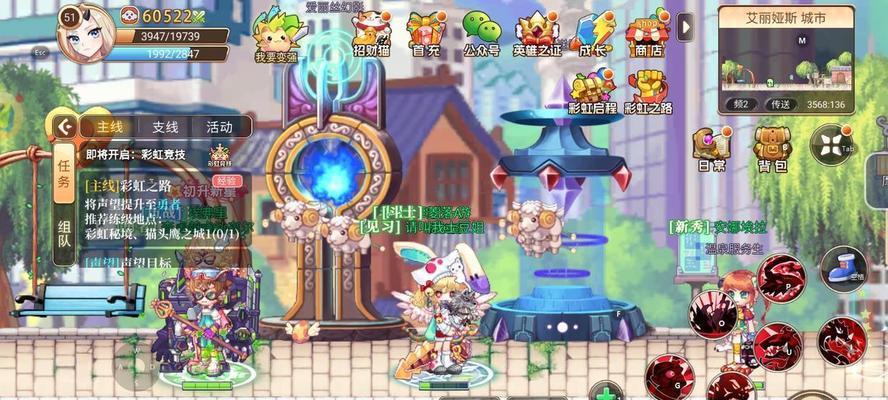Switch to the 活动 events tab
Viewport: 888px width, 400px height.
pyautogui.click(x=219, y=127)
